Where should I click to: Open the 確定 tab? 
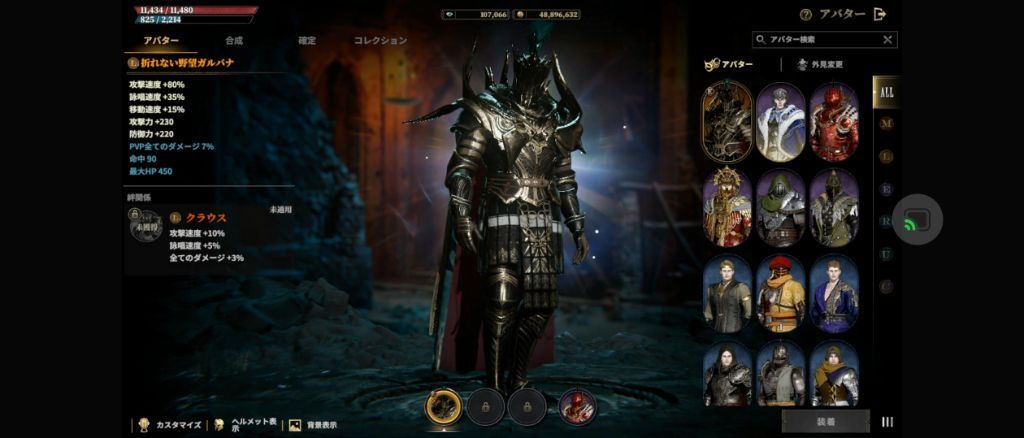[x=307, y=41]
